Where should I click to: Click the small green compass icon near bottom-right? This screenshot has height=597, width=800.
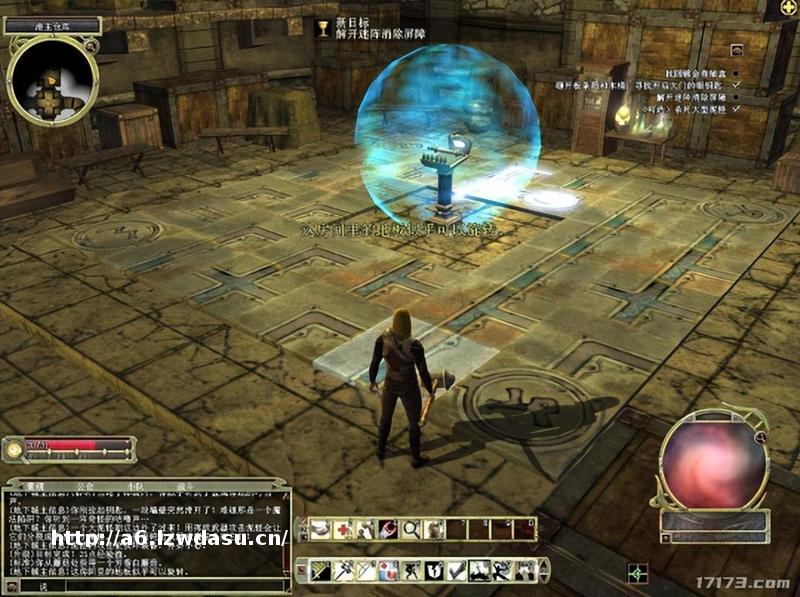[x=637, y=573]
